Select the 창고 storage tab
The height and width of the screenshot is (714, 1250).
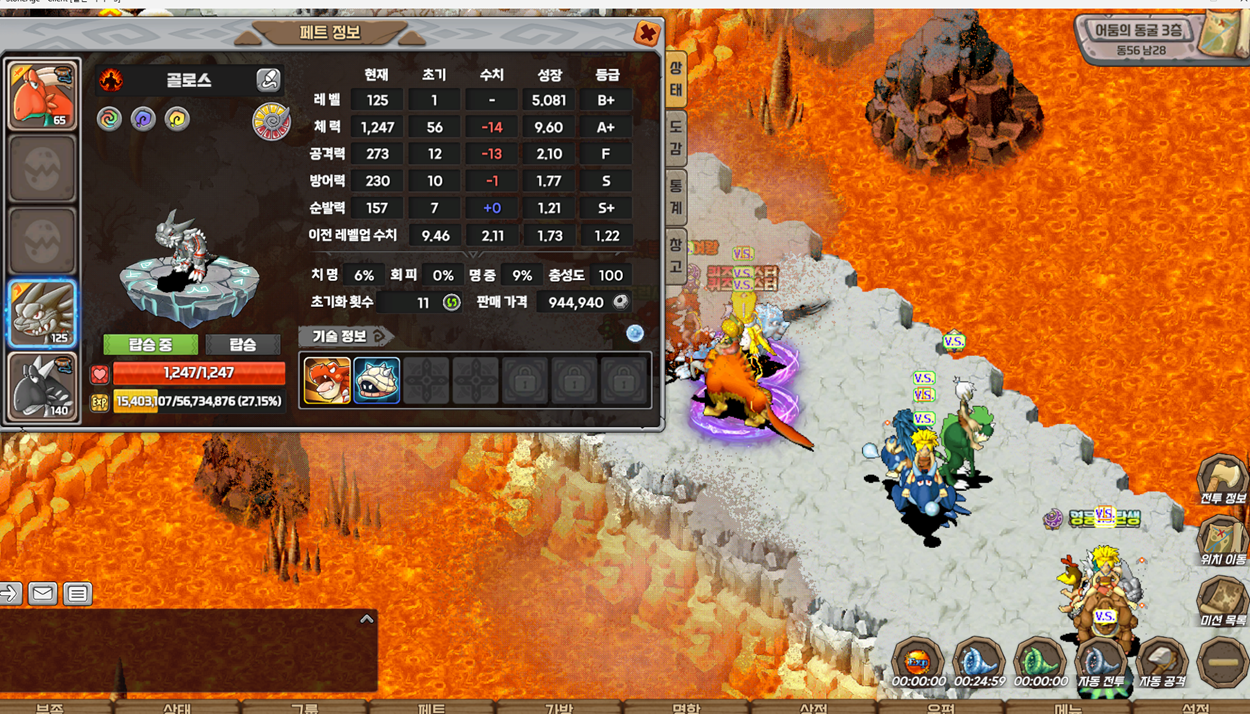[676, 254]
